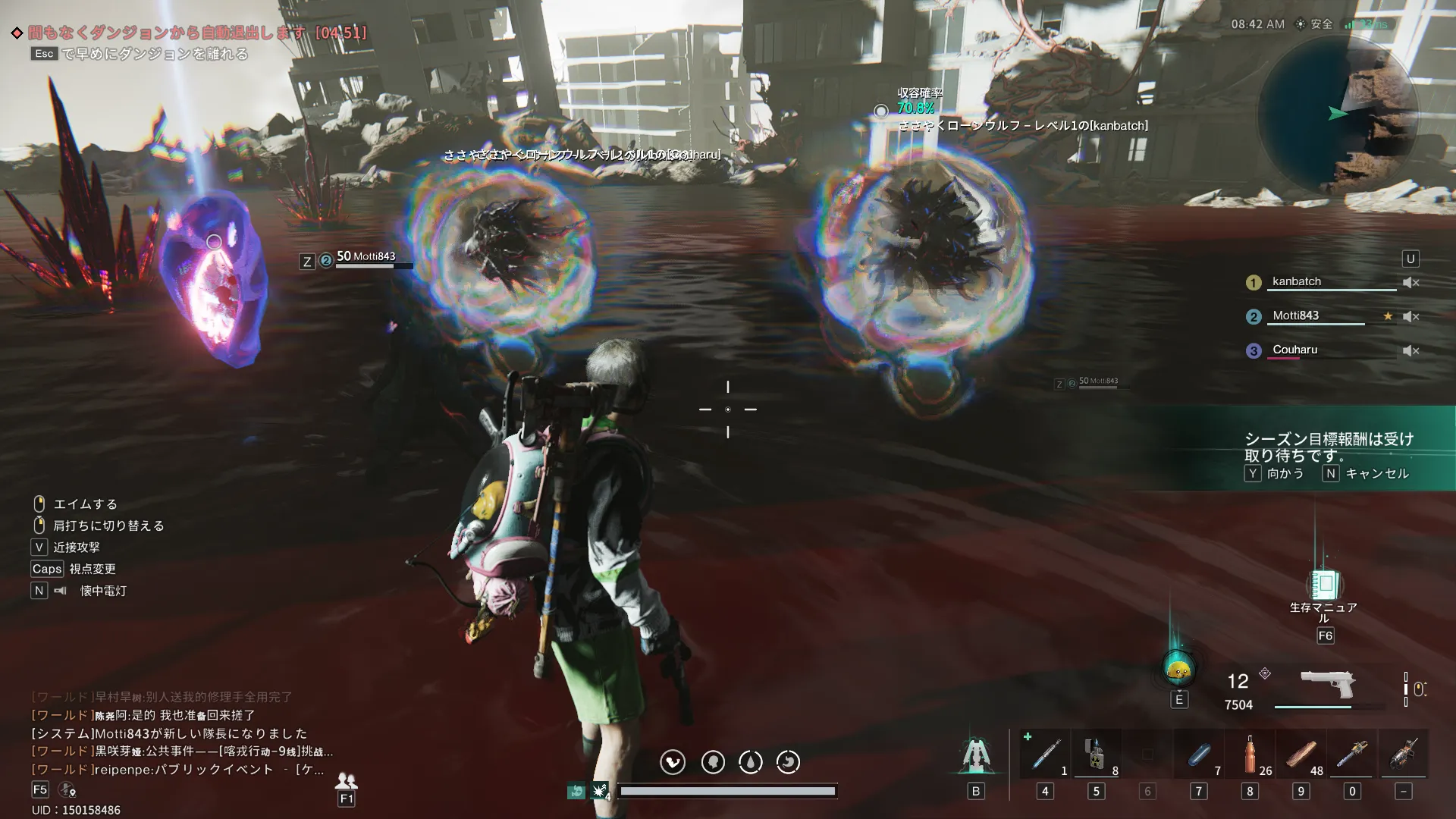Accept the season reward prompt with 向かう
The height and width of the screenshot is (819, 1456).
(1275, 473)
